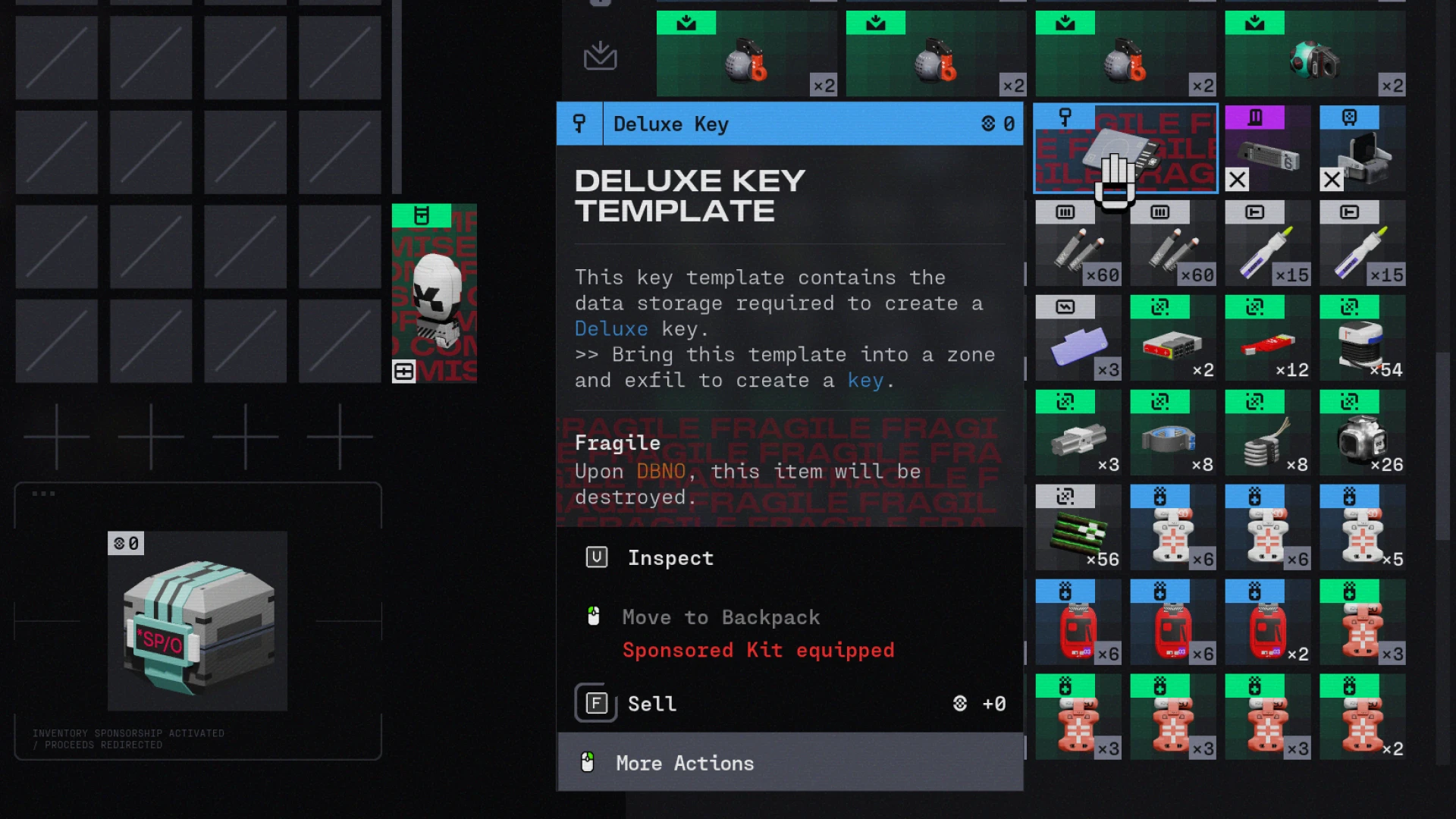The height and width of the screenshot is (819, 1456).
Task: Click the X mark on the lighter item slot
Action: 1332,180
